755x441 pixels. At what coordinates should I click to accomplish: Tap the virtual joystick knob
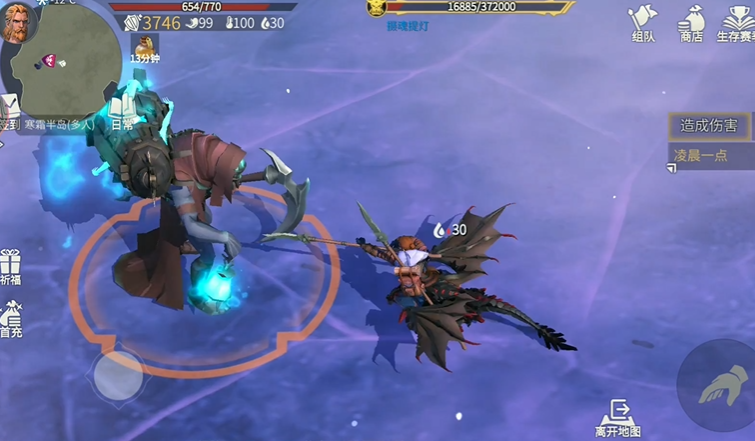[117, 375]
